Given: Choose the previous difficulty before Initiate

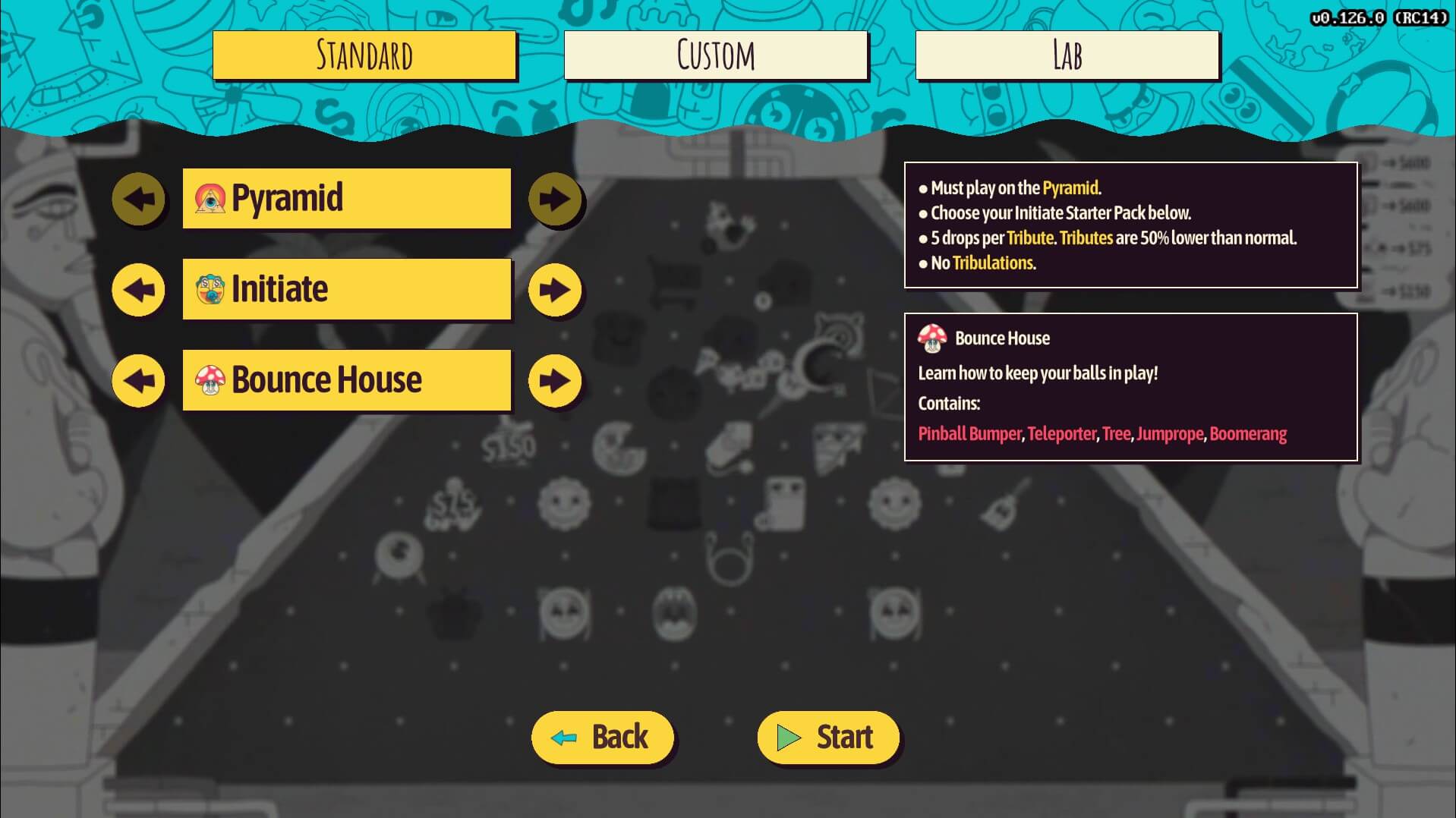Looking at the screenshot, I should 138,290.
